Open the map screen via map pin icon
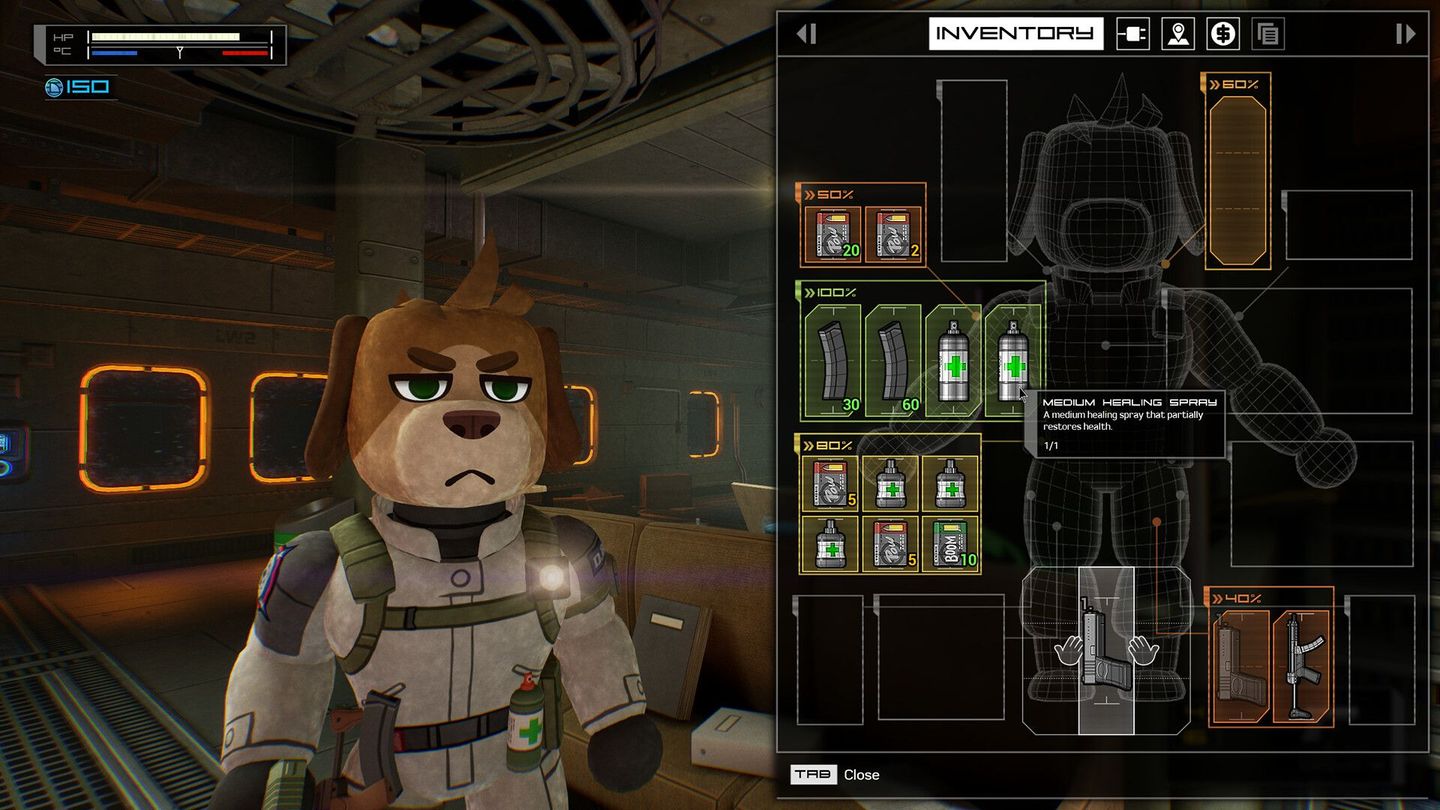1440x810 pixels. click(x=1177, y=33)
